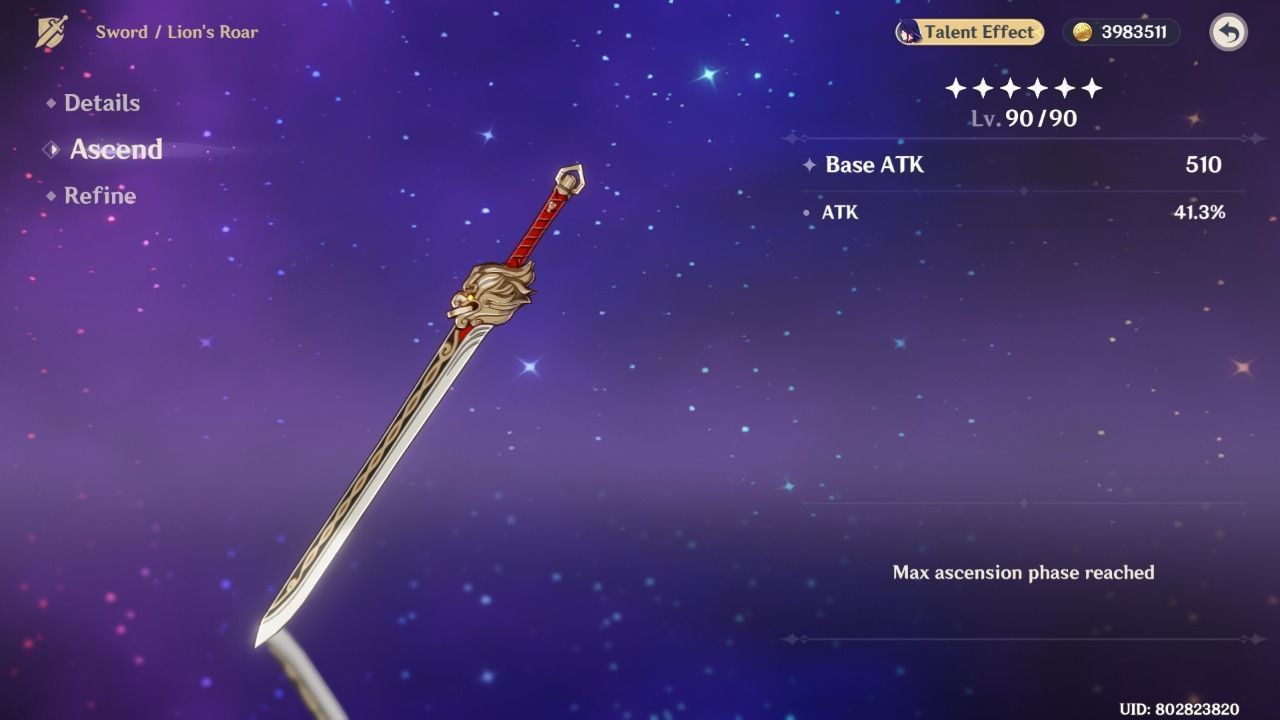This screenshot has width=1280, height=720.
Task: Click the diamond marker beside Refine
Action: pyautogui.click(x=50, y=196)
